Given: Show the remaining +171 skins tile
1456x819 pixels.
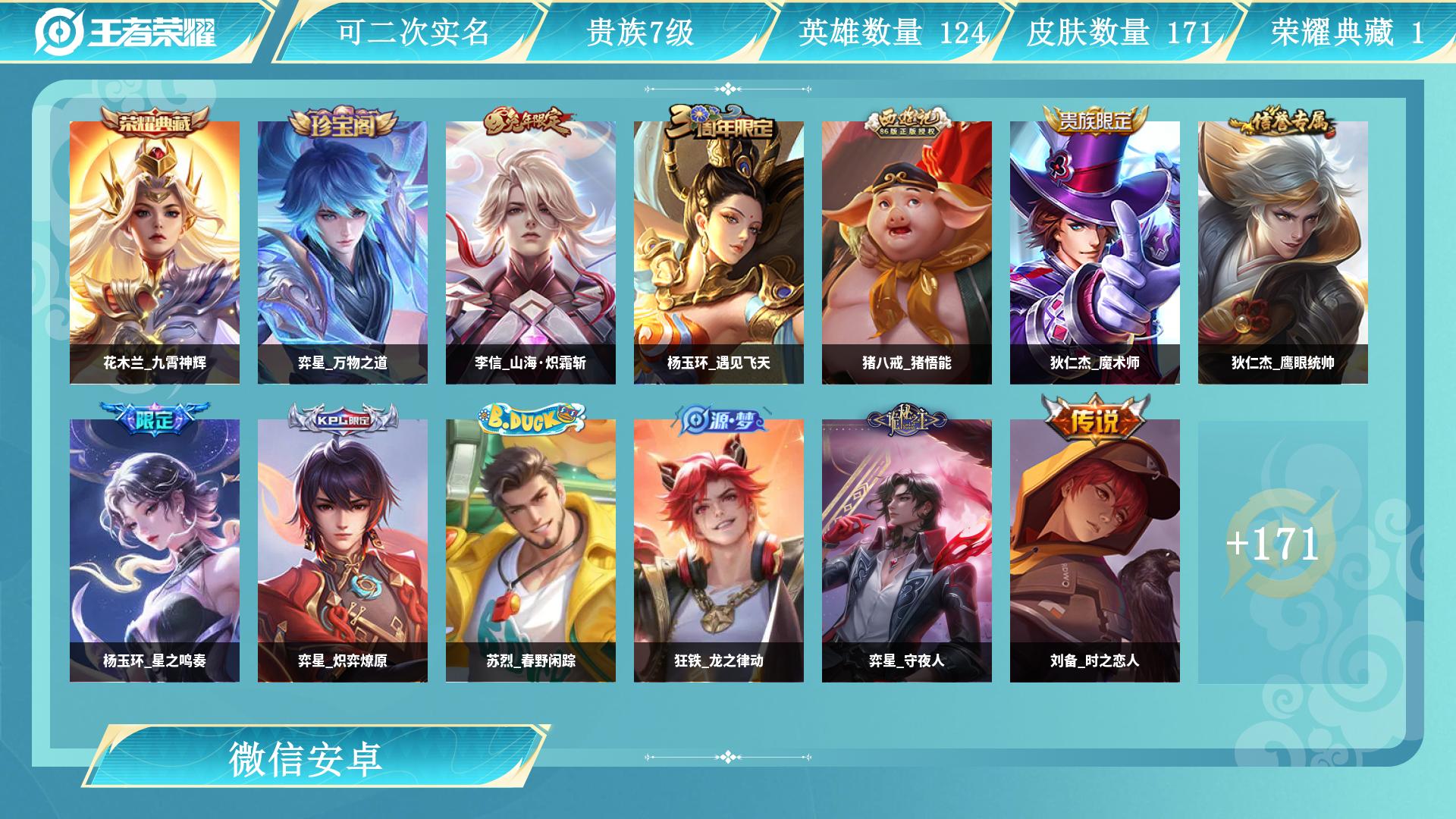Looking at the screenshot, I should pos(1283,551).
